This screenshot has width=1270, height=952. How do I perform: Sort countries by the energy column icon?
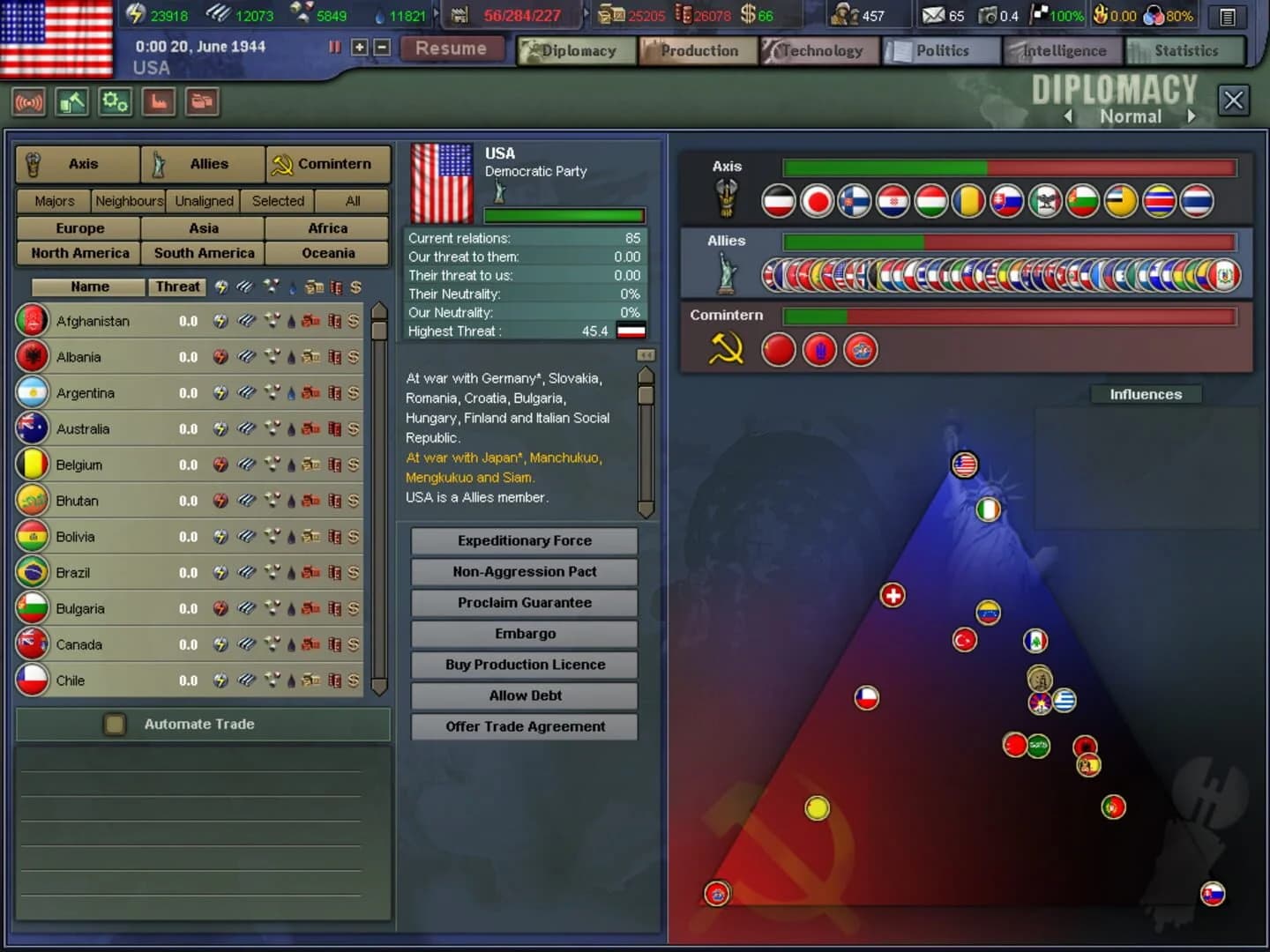pos(220,286)
